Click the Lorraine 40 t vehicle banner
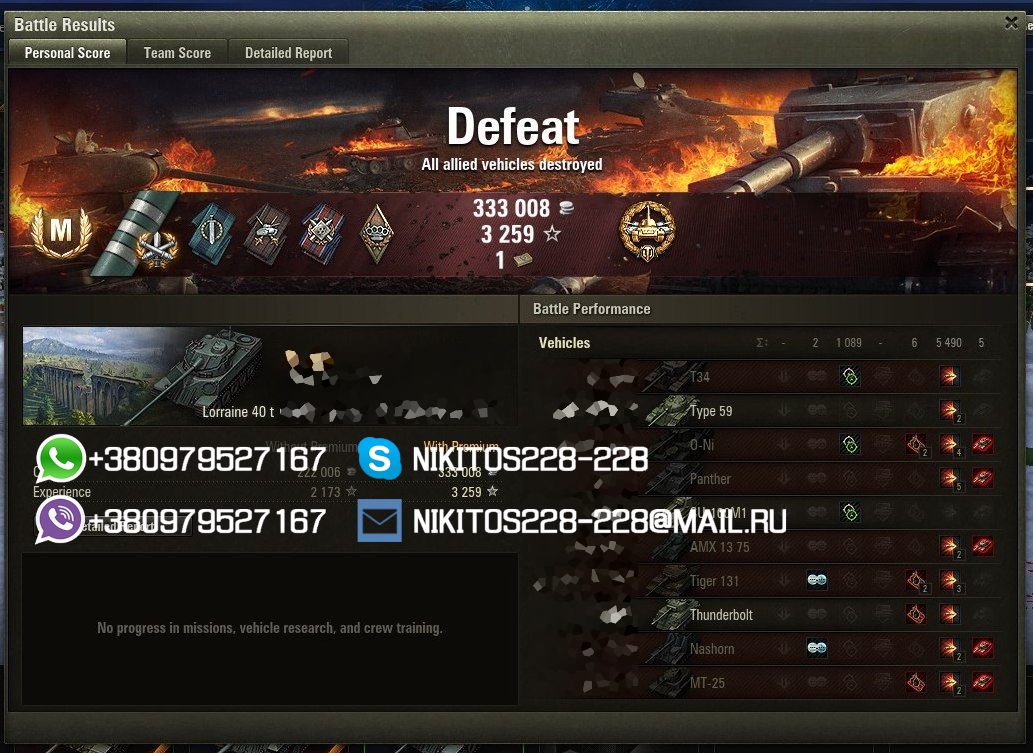The width and height of the screenshot is (1033, 753). tap(150, 375)
